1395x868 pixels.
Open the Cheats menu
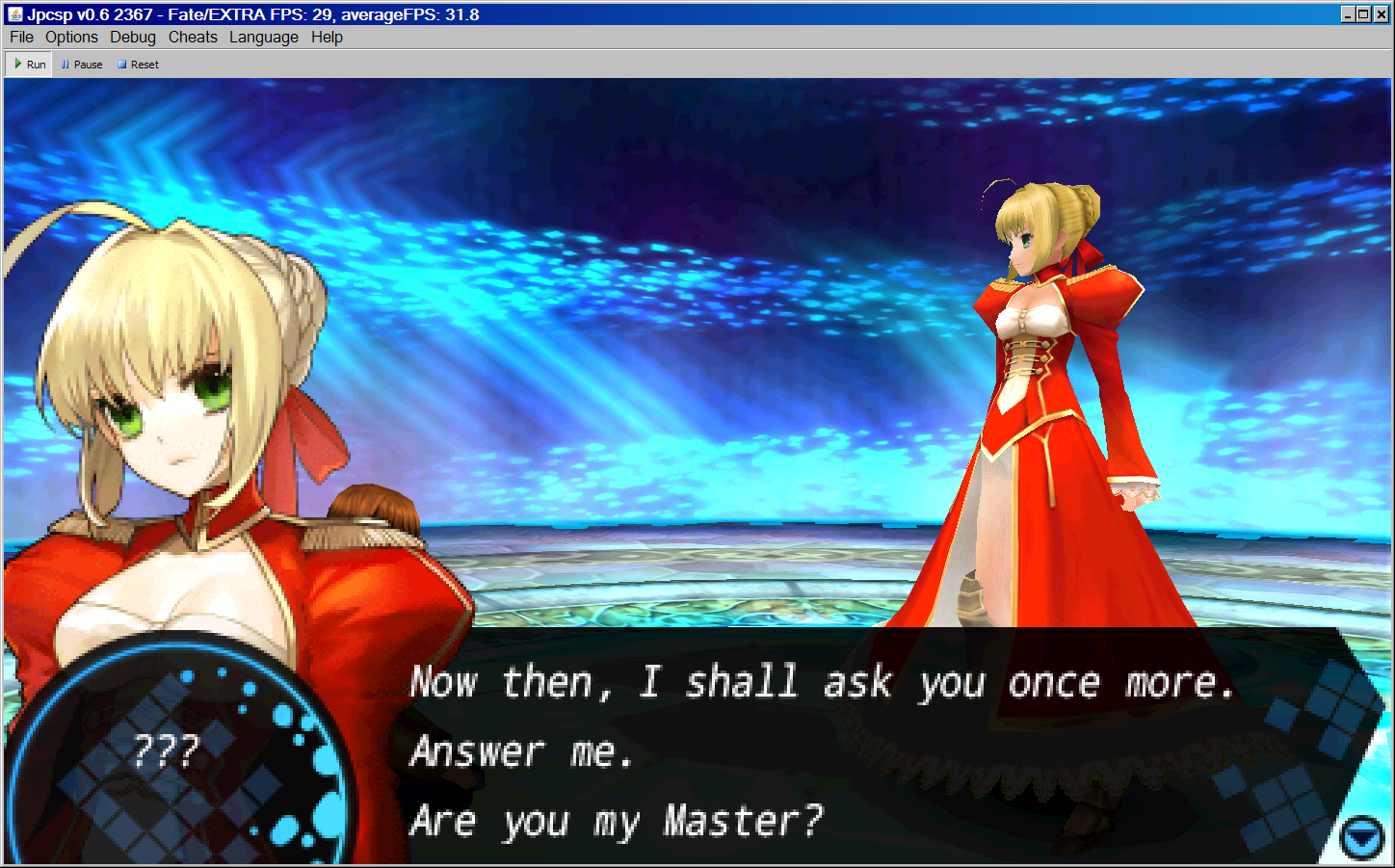click(x=193, y=37)
